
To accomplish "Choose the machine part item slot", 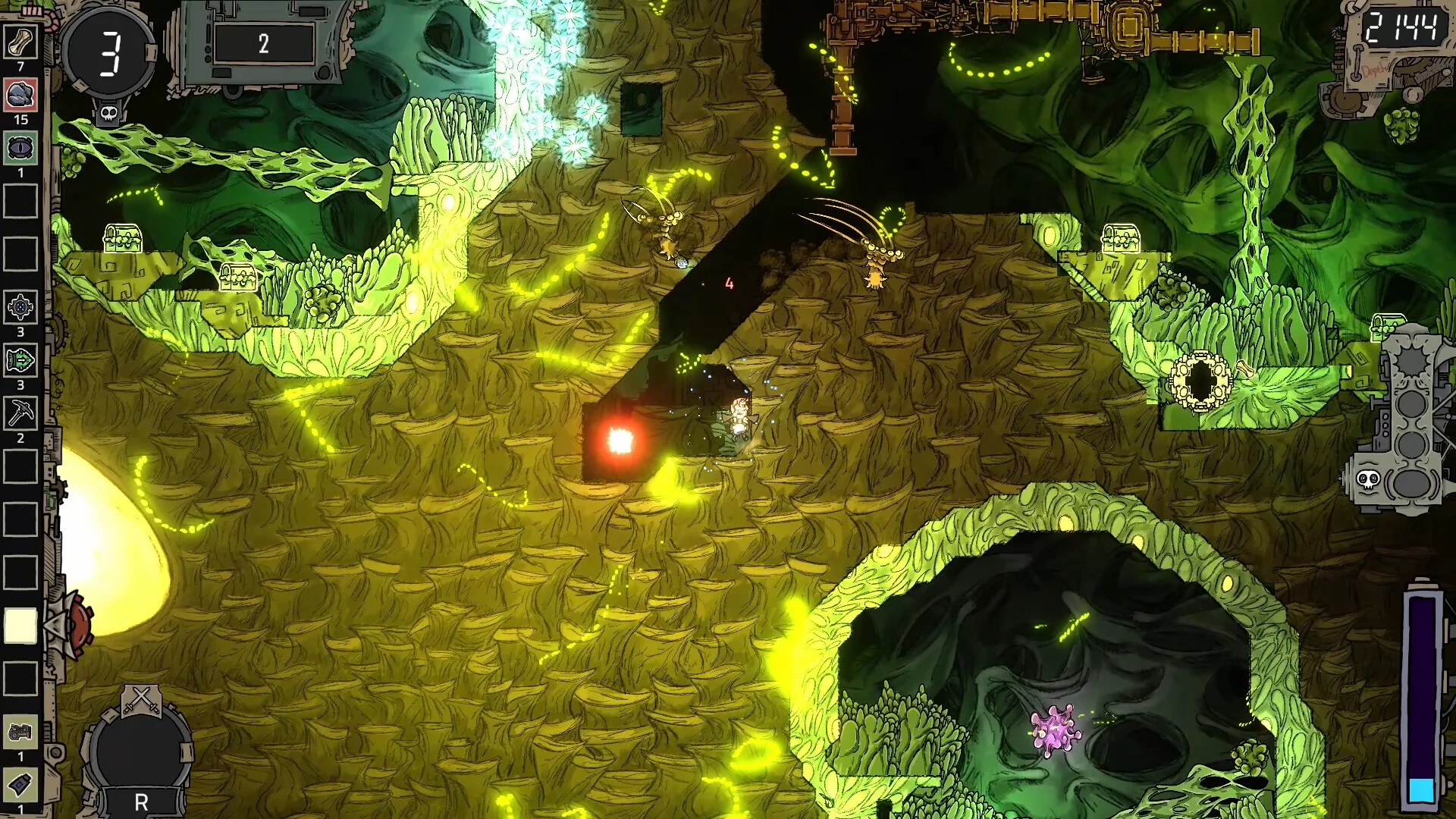I will [x=20, y=732].
